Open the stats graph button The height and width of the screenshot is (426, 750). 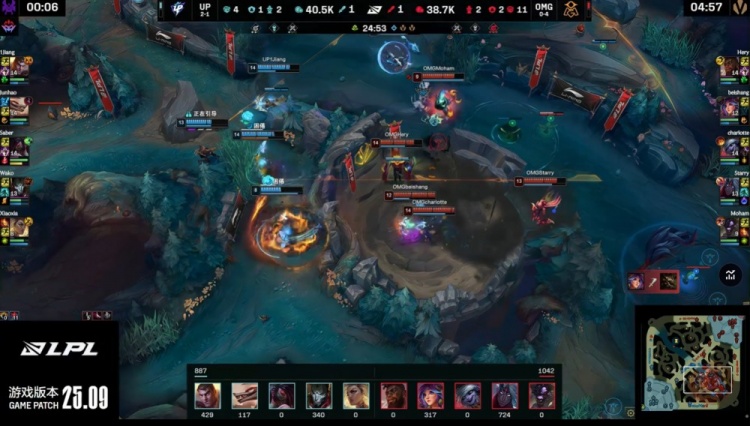[x=731, y=271]
